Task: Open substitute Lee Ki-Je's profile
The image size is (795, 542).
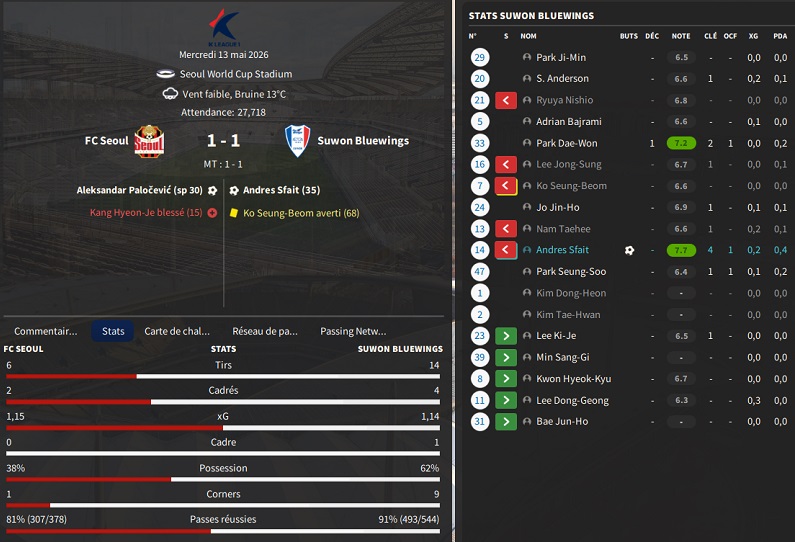Action: tap(558, 336)
